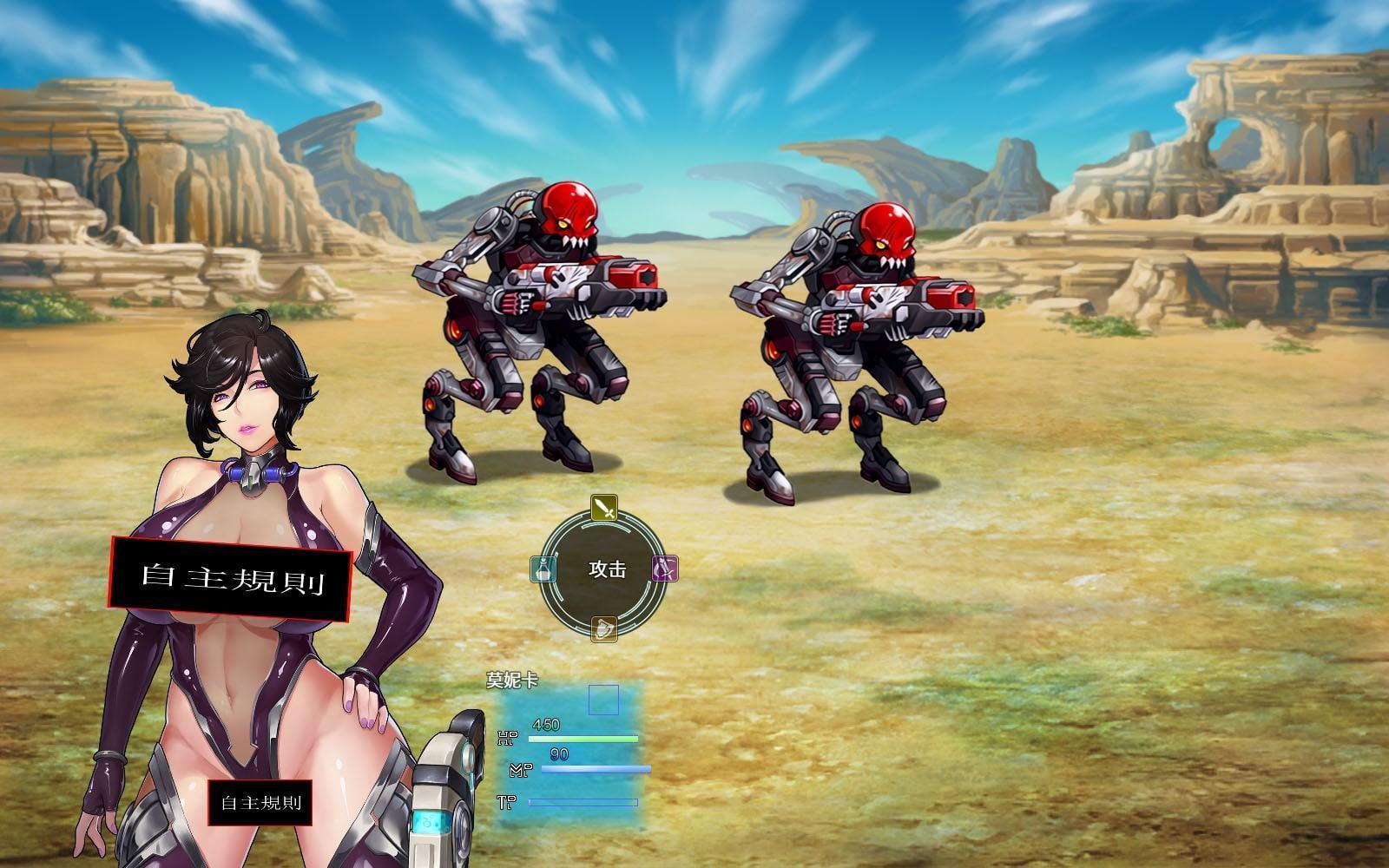
Task: Choose the purple sword skill icon
Action: coord(665,569)
